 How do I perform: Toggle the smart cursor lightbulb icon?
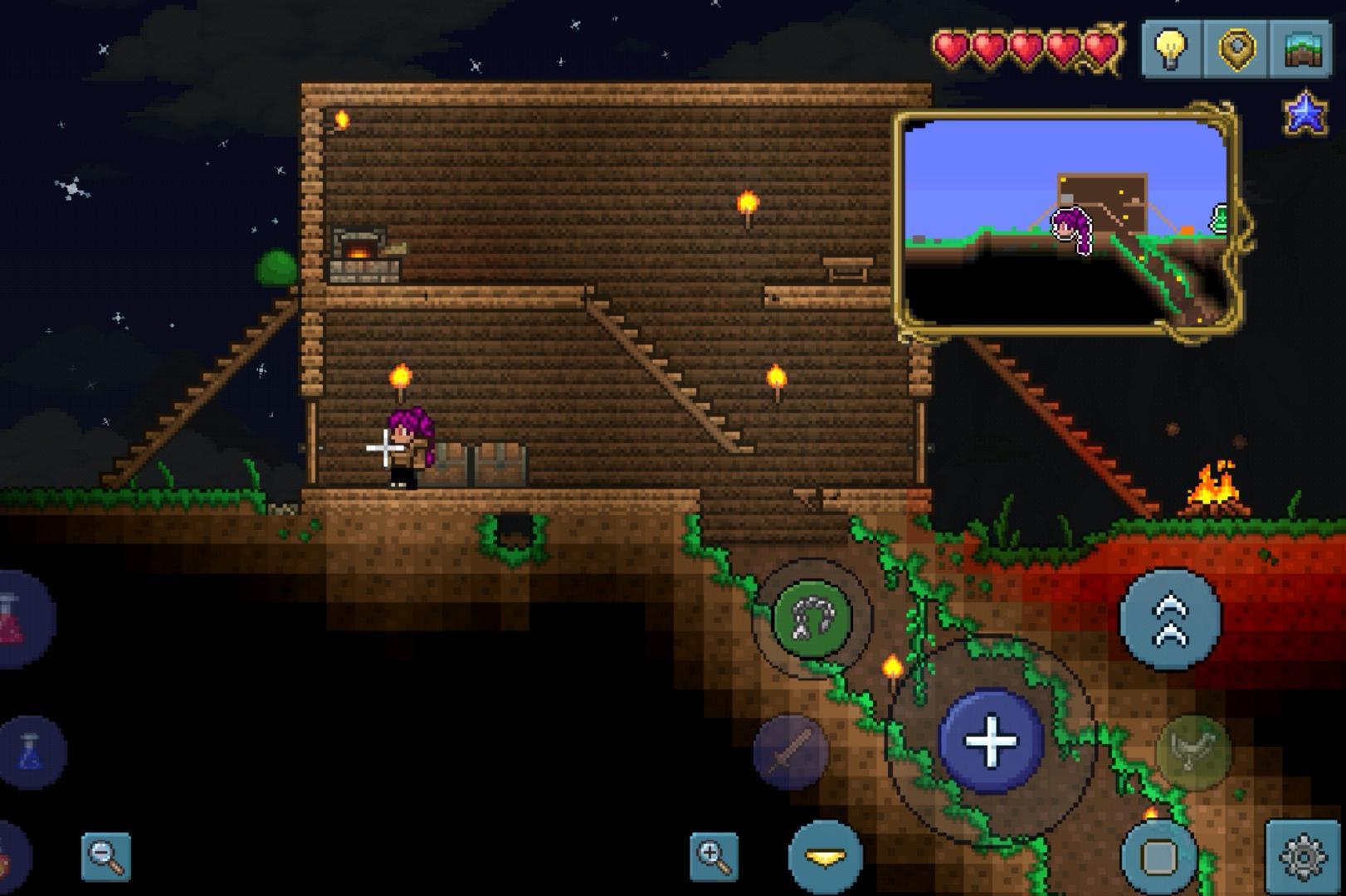coord(1171,50)
